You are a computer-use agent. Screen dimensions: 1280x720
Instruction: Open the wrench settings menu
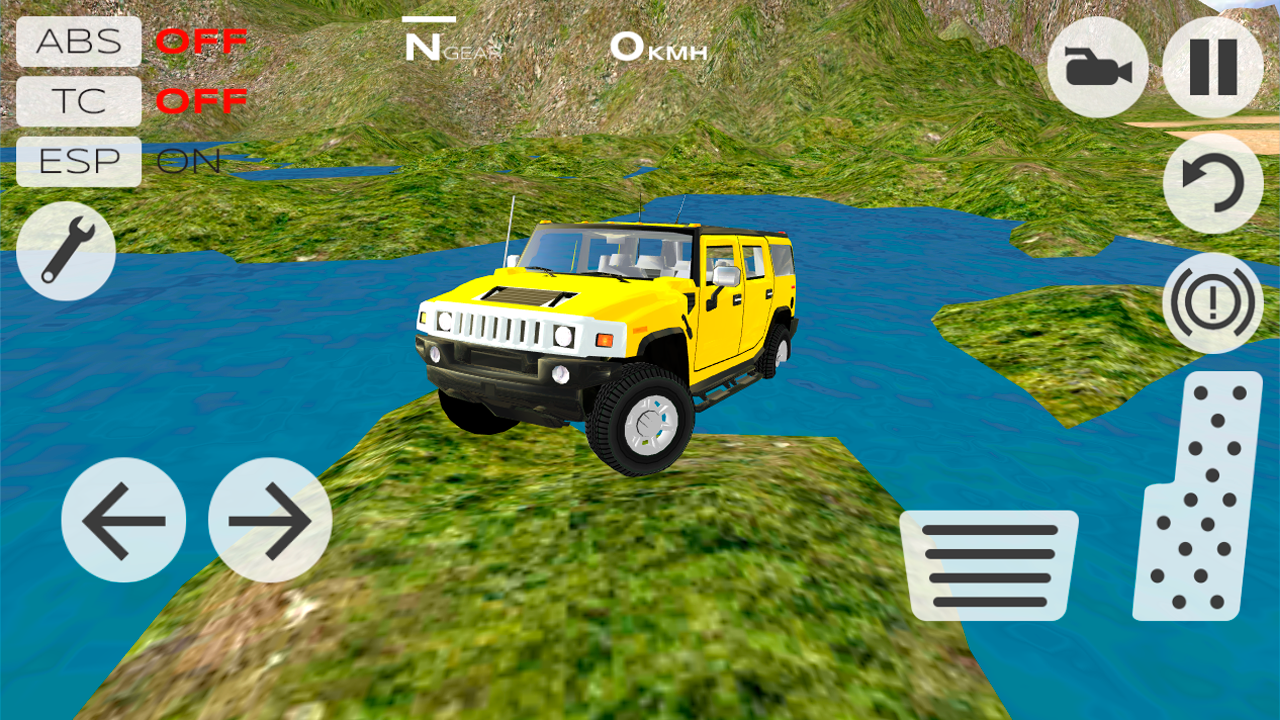click(x=66, y=251)
